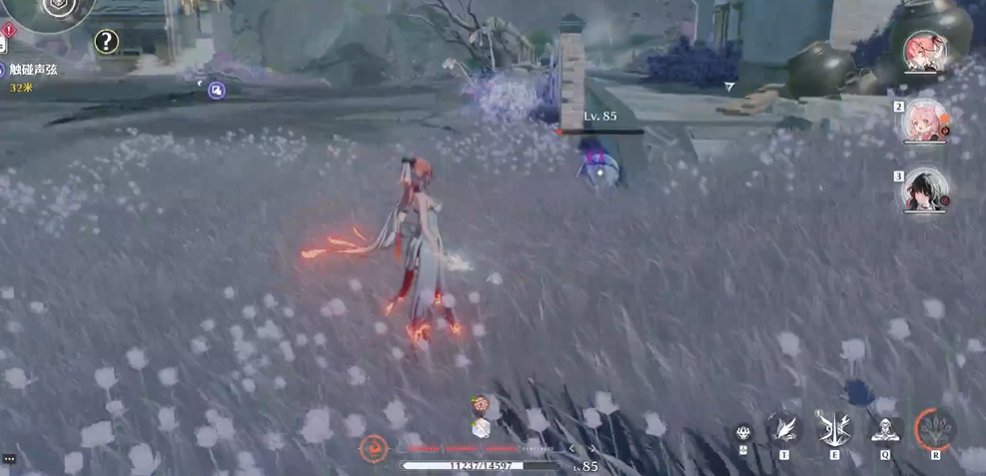The width and height of the screenshot is (986, 476).
Task: Open the 触碰声弦 quest tracker
Action: tap(34, 70)
